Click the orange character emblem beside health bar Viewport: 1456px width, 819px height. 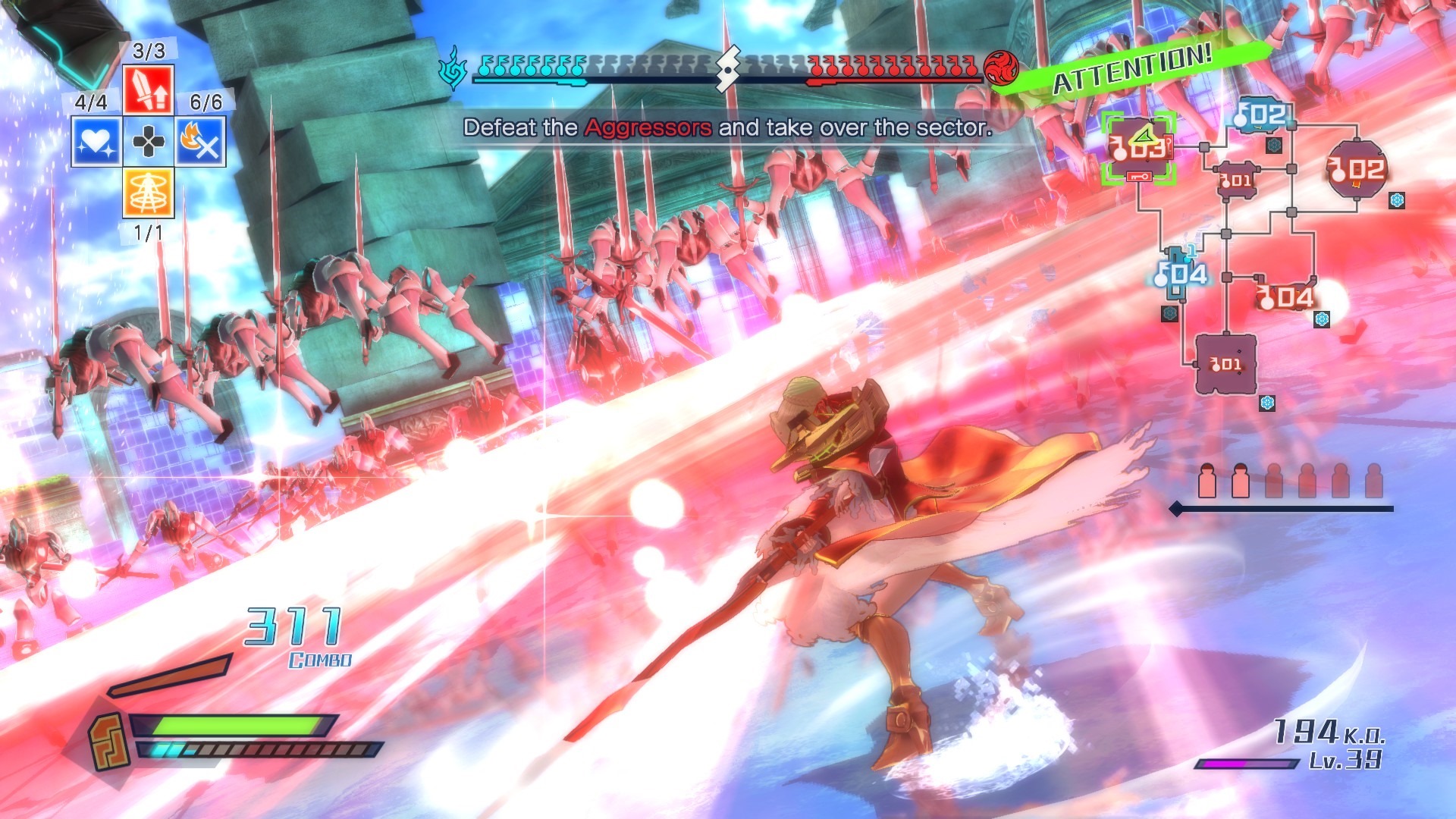tap(108, 741)
